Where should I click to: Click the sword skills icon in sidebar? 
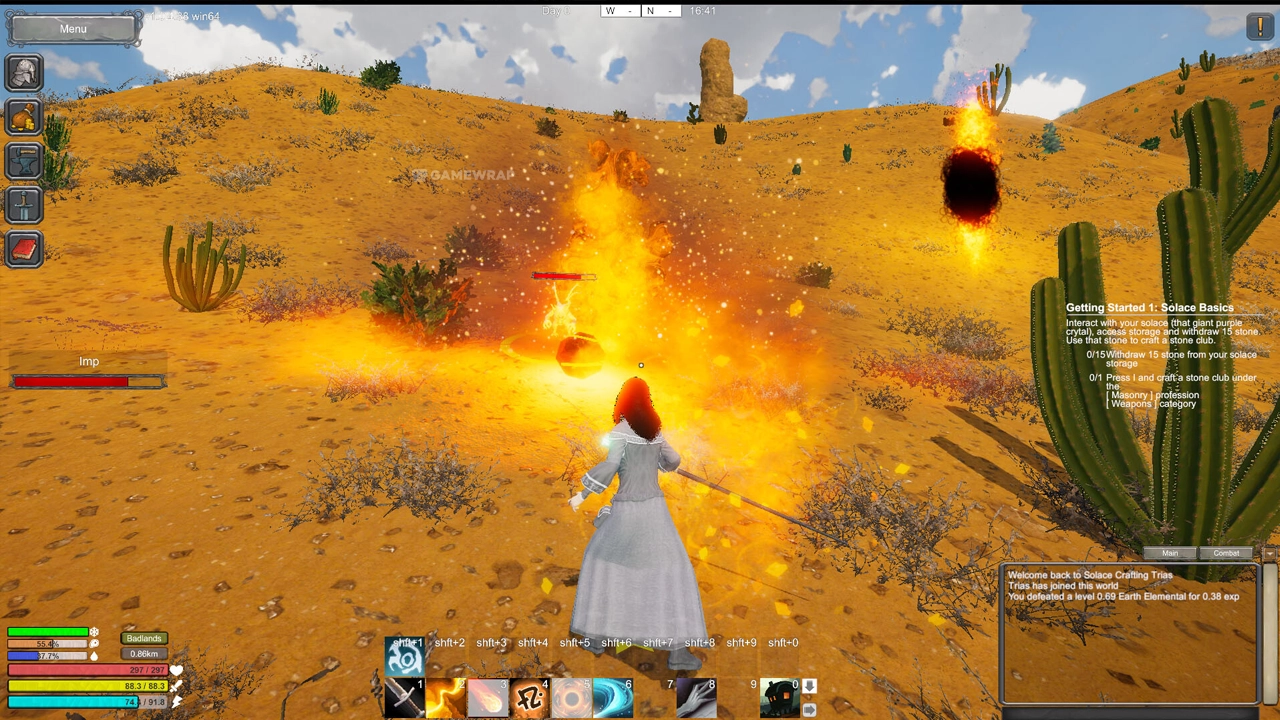[24, 205]
